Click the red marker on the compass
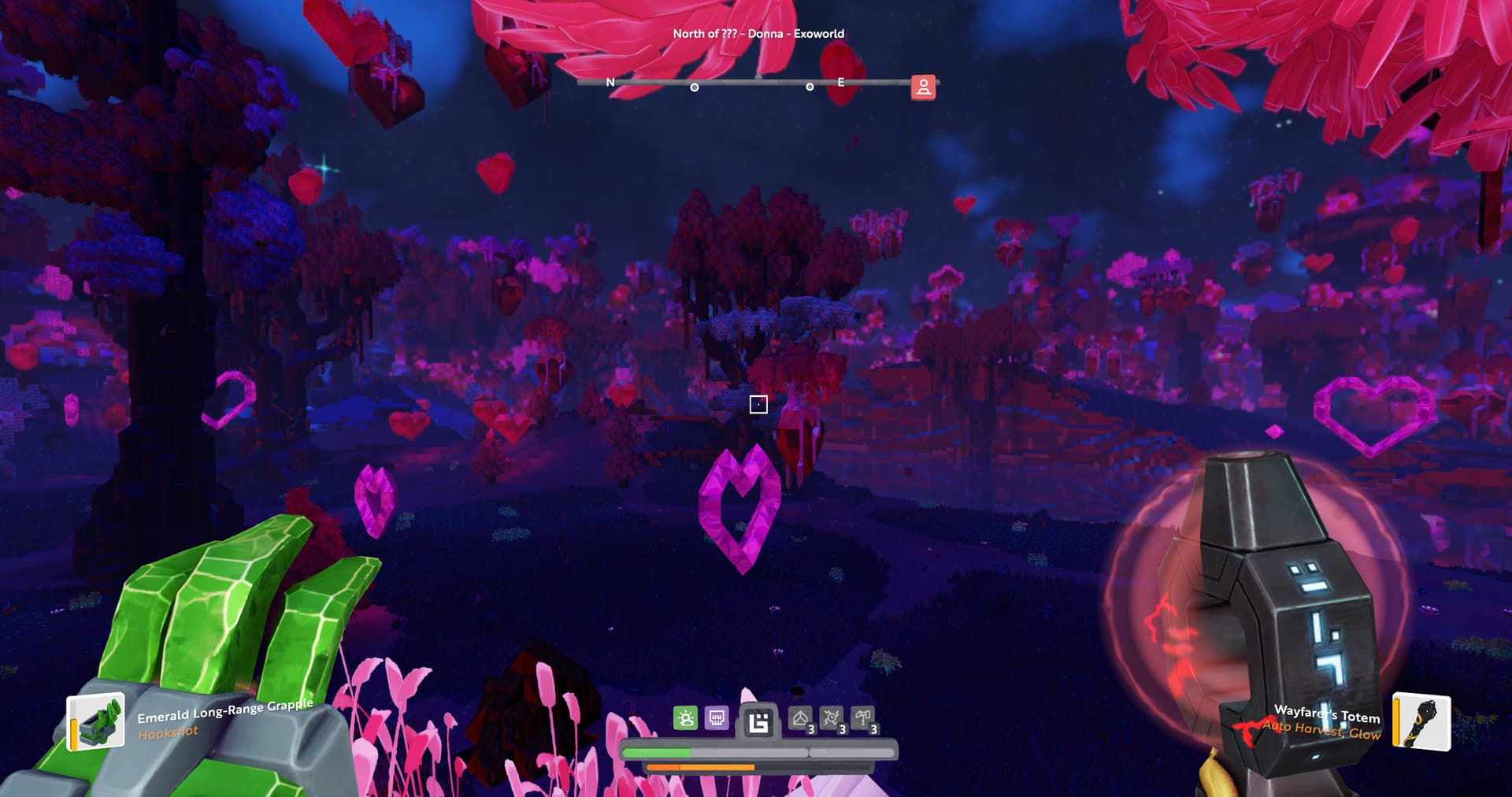This screenshot has width=1512, height=797. point(923,87)
